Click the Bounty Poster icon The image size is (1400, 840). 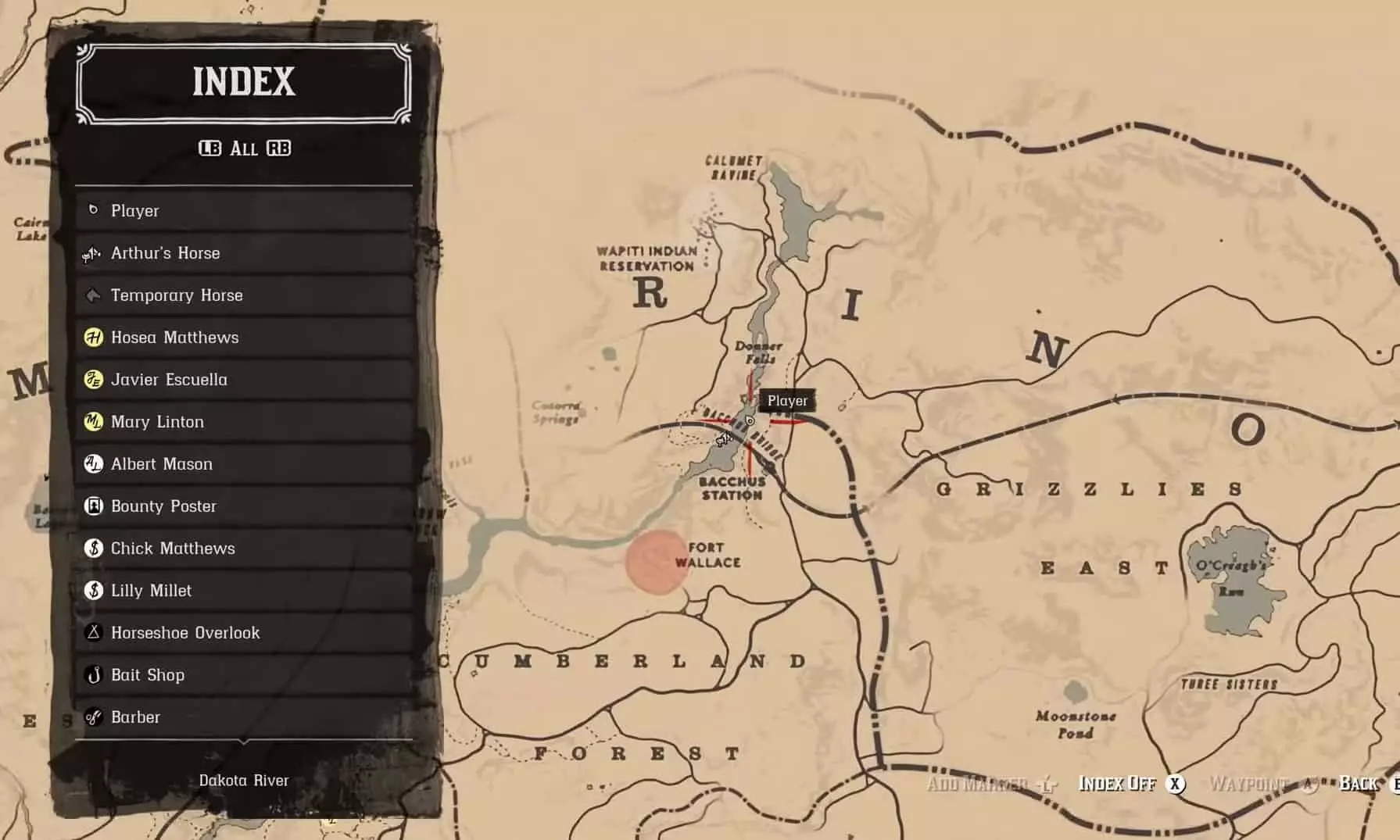point(93,506)
